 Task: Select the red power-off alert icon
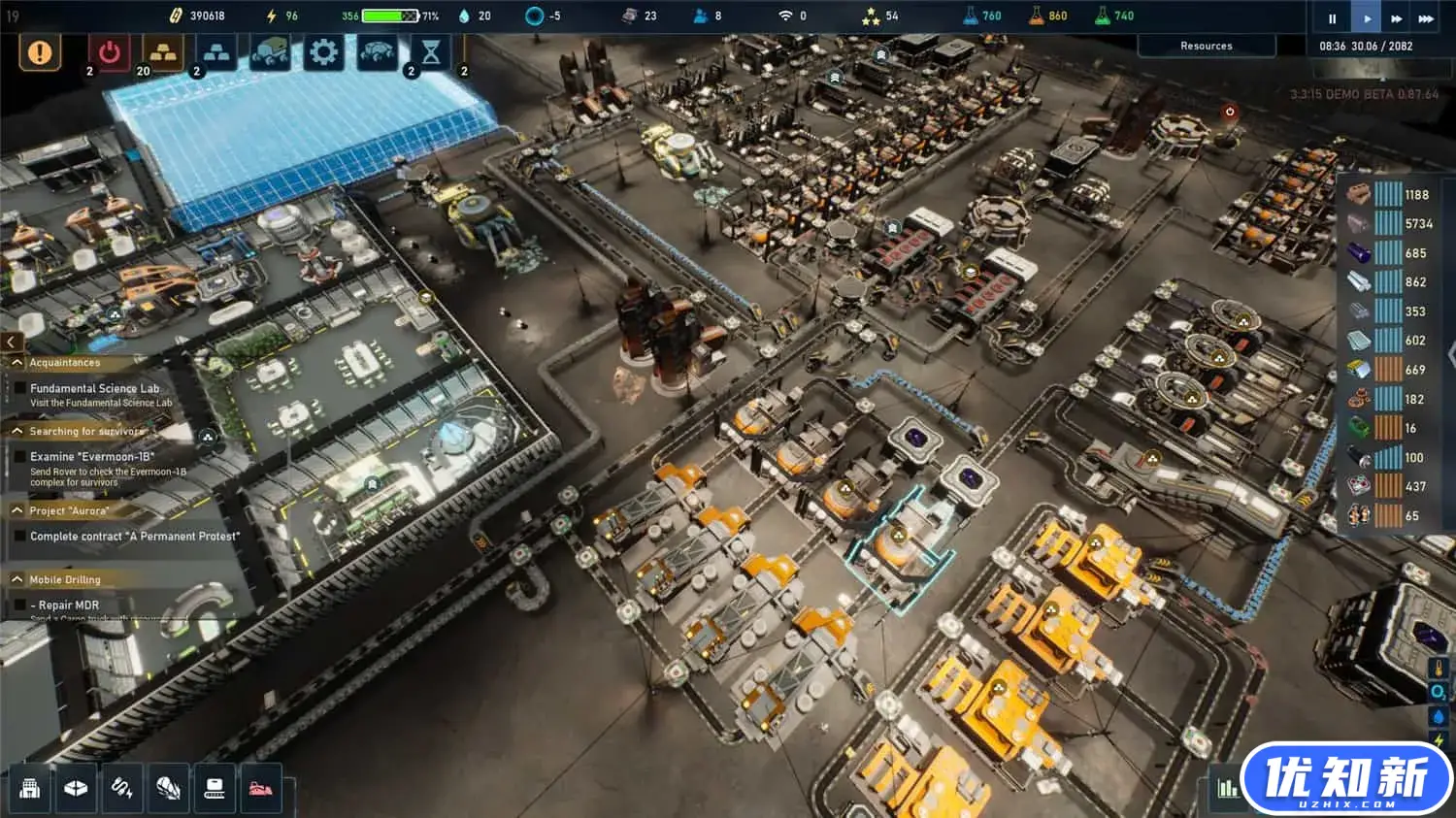(x=110, y=52)
